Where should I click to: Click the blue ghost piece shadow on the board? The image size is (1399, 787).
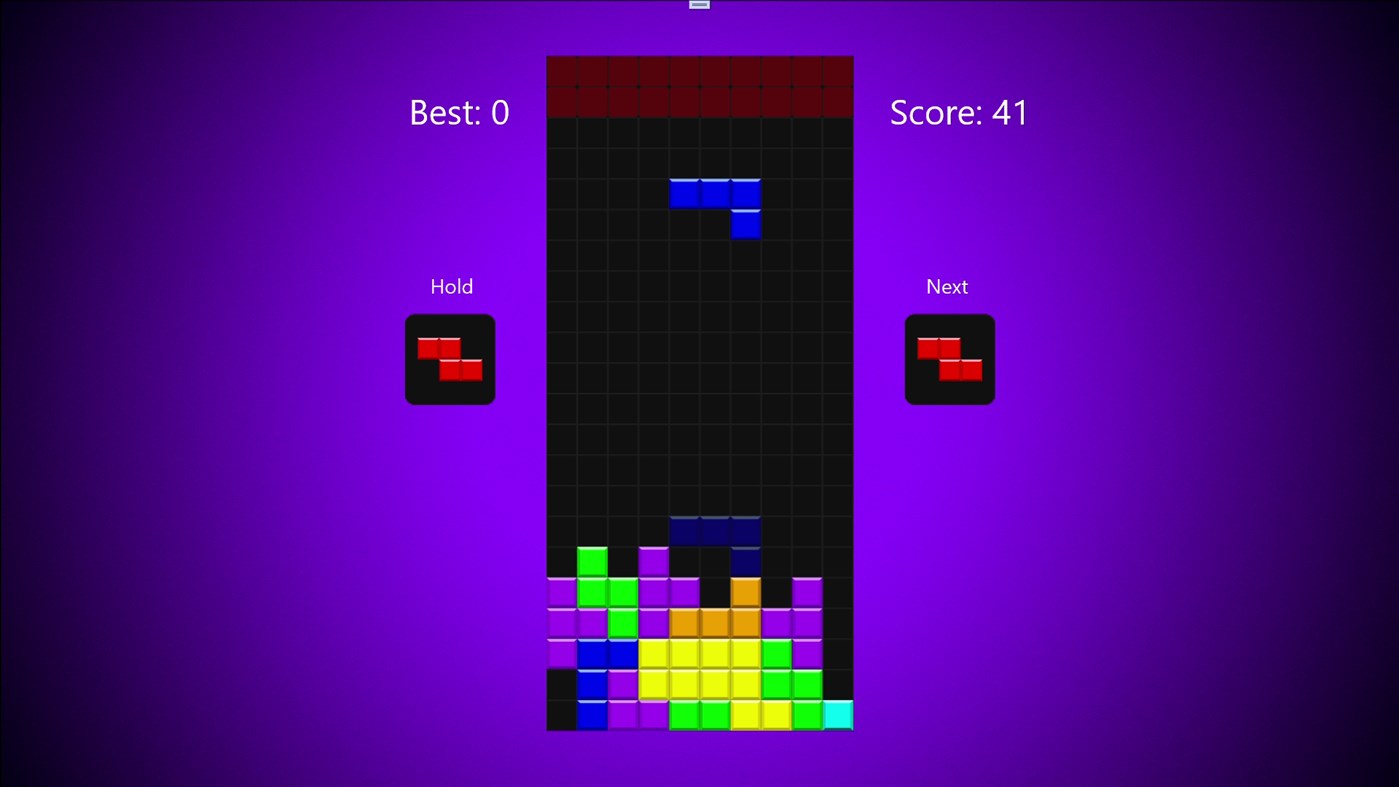(x=714, y=532)
